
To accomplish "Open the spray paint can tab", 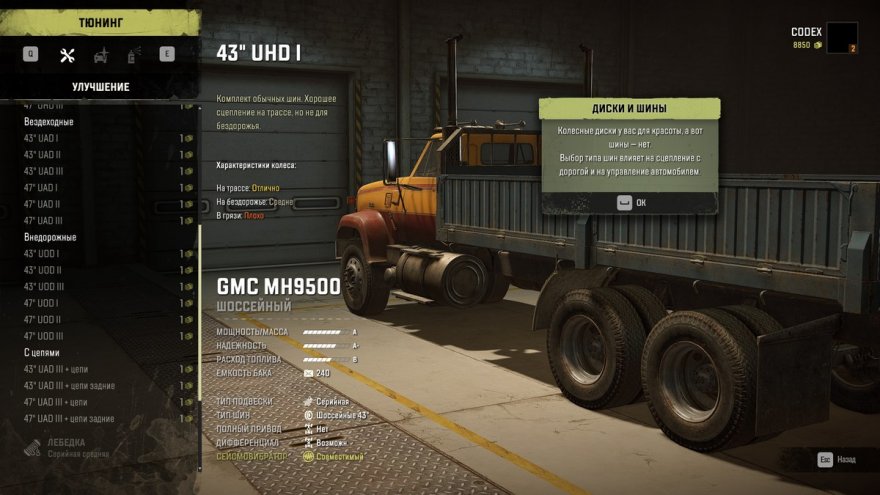I will tap(134, 55).
